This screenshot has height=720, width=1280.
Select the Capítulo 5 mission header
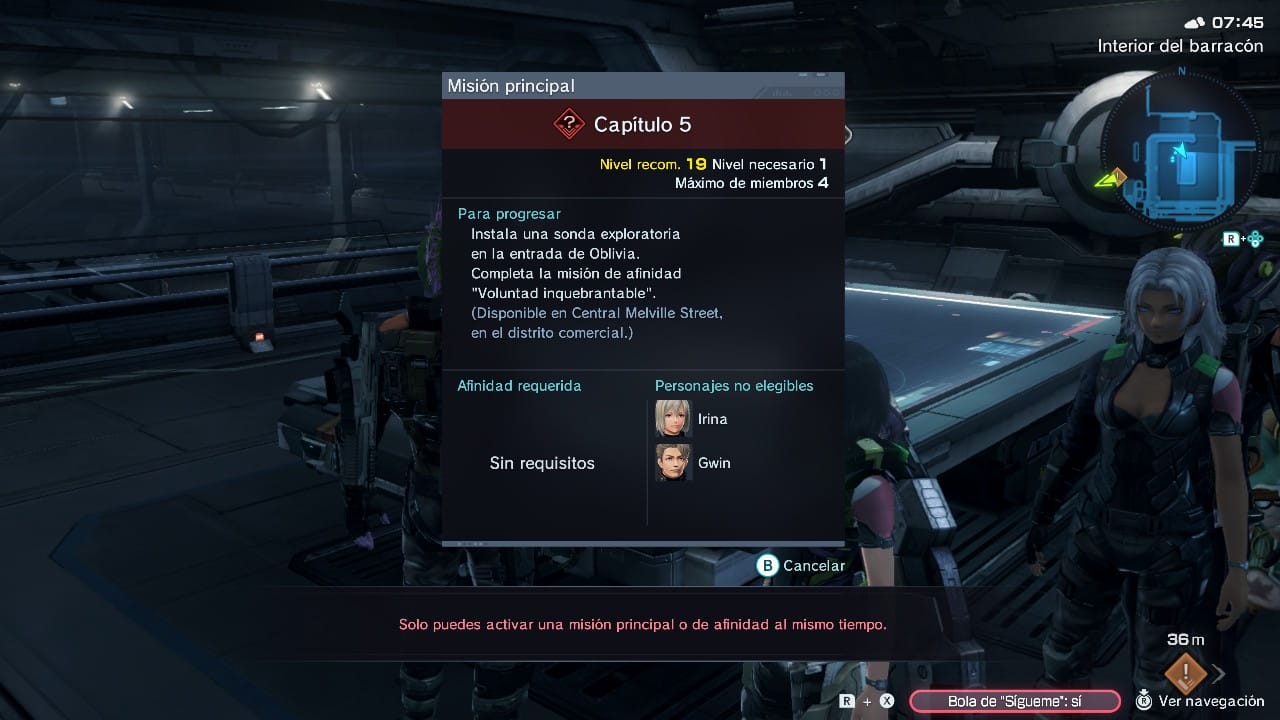[643, 125]
